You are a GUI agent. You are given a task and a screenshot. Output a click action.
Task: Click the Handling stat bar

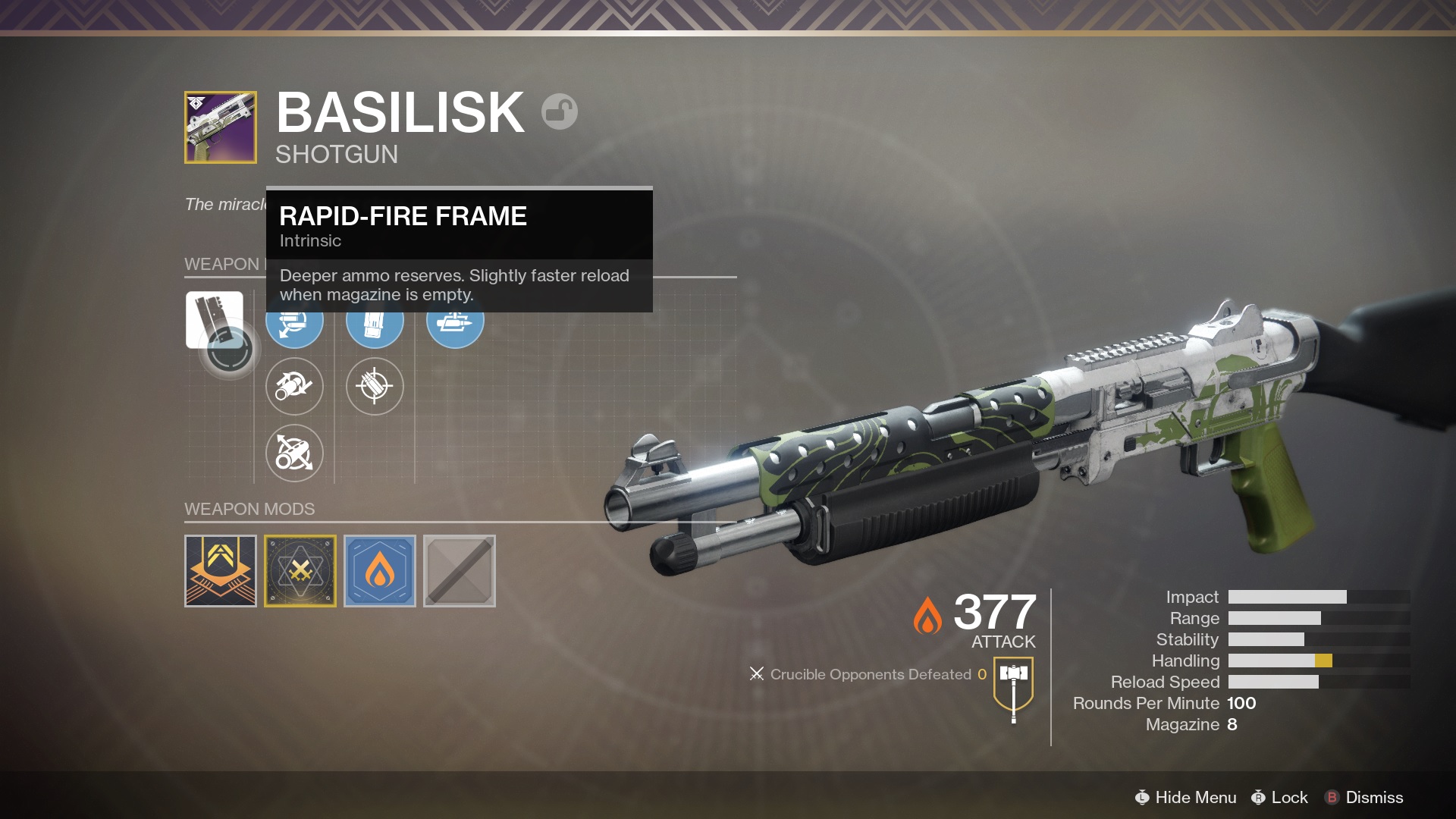pos(1289,661)
